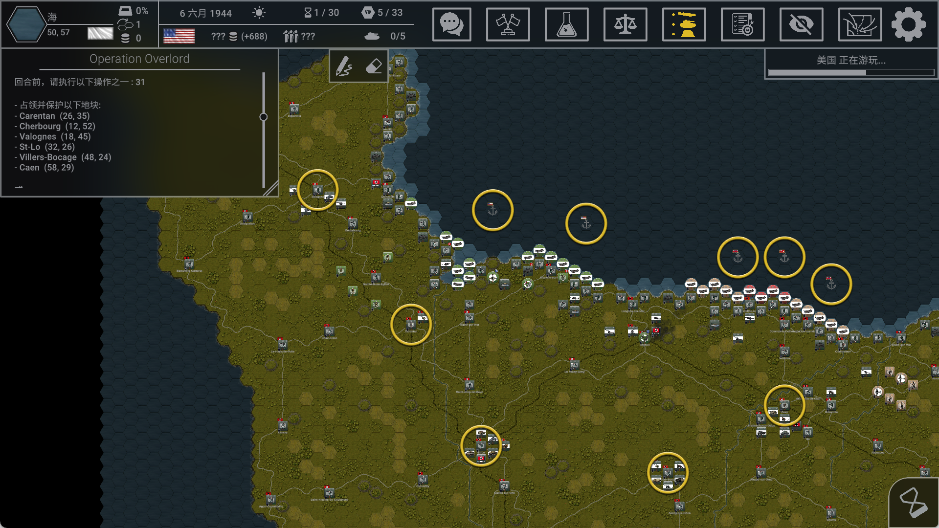This screenshot has height=528, width=939.
Task: Open the crossed flags diplomacy panel
Action: pos(508,24)
